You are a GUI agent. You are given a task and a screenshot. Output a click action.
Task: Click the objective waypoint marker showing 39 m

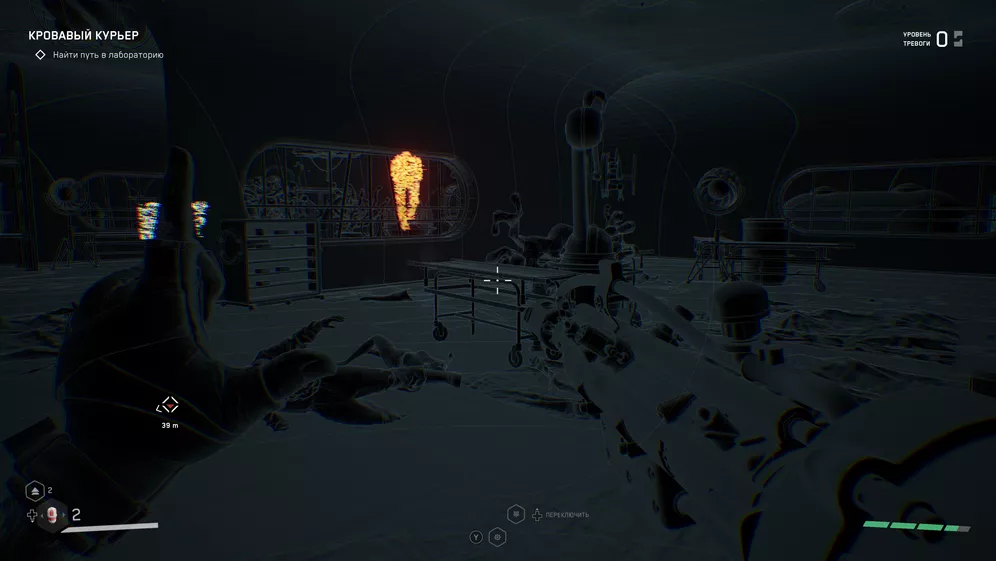(168, 405)
